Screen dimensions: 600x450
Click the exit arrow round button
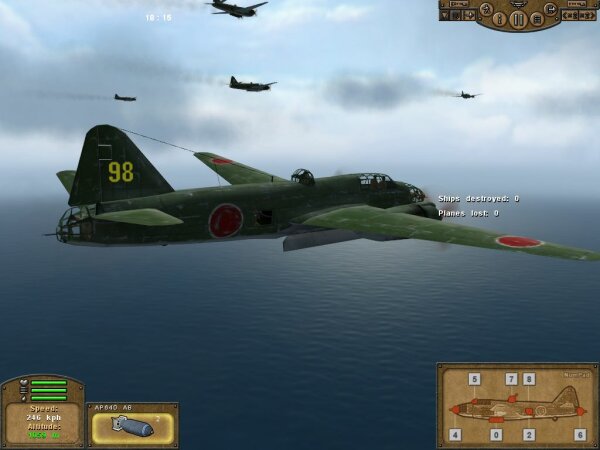[551, 9]
